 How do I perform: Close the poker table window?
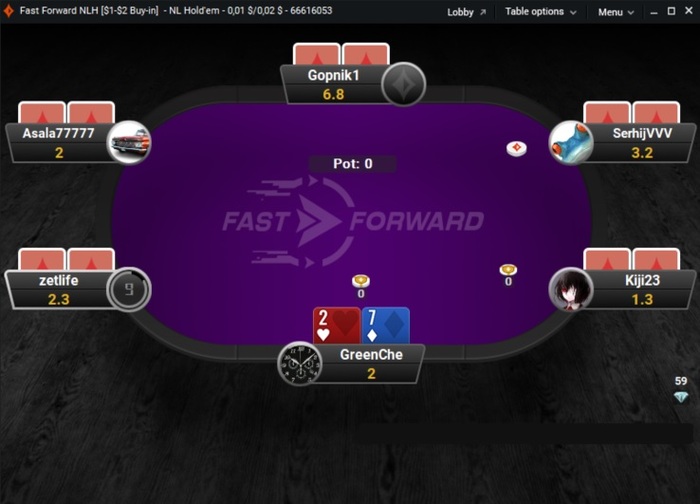coord(687,12)
